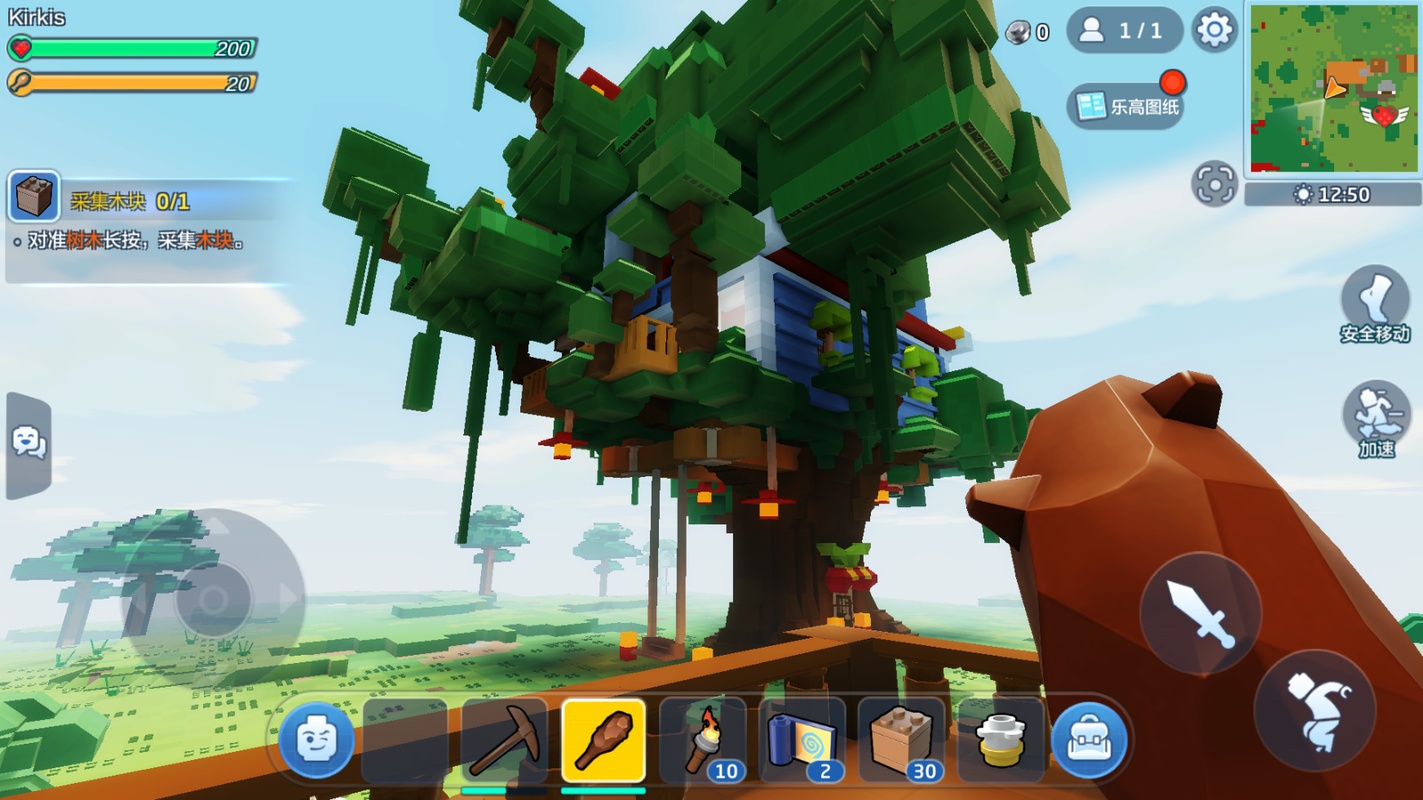Tap the virtual movement joystick
Image resolution: width=1423 pixels, height=800 pixels.
click(x=213, y=600)
